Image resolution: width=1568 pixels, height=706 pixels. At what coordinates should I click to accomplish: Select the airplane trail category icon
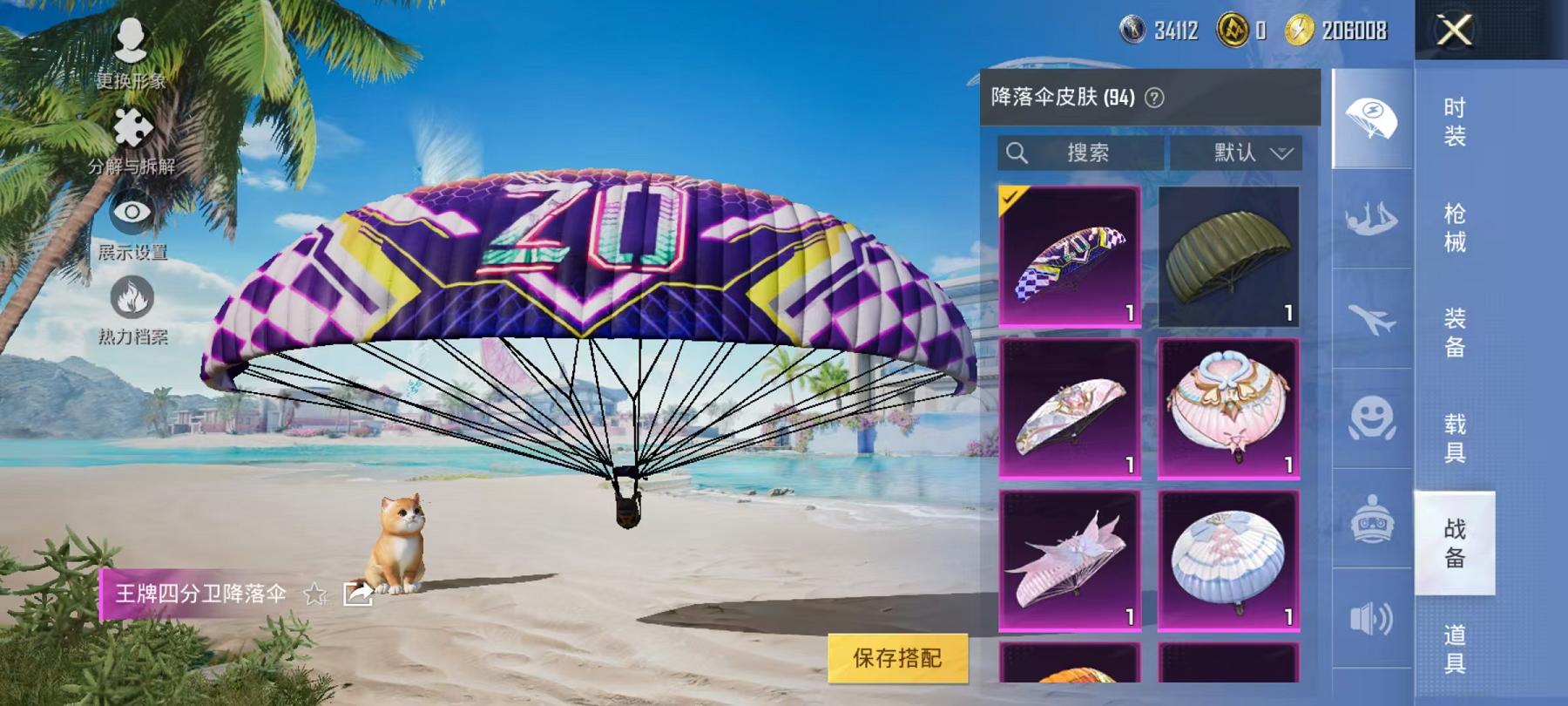tap(1372, 314)
